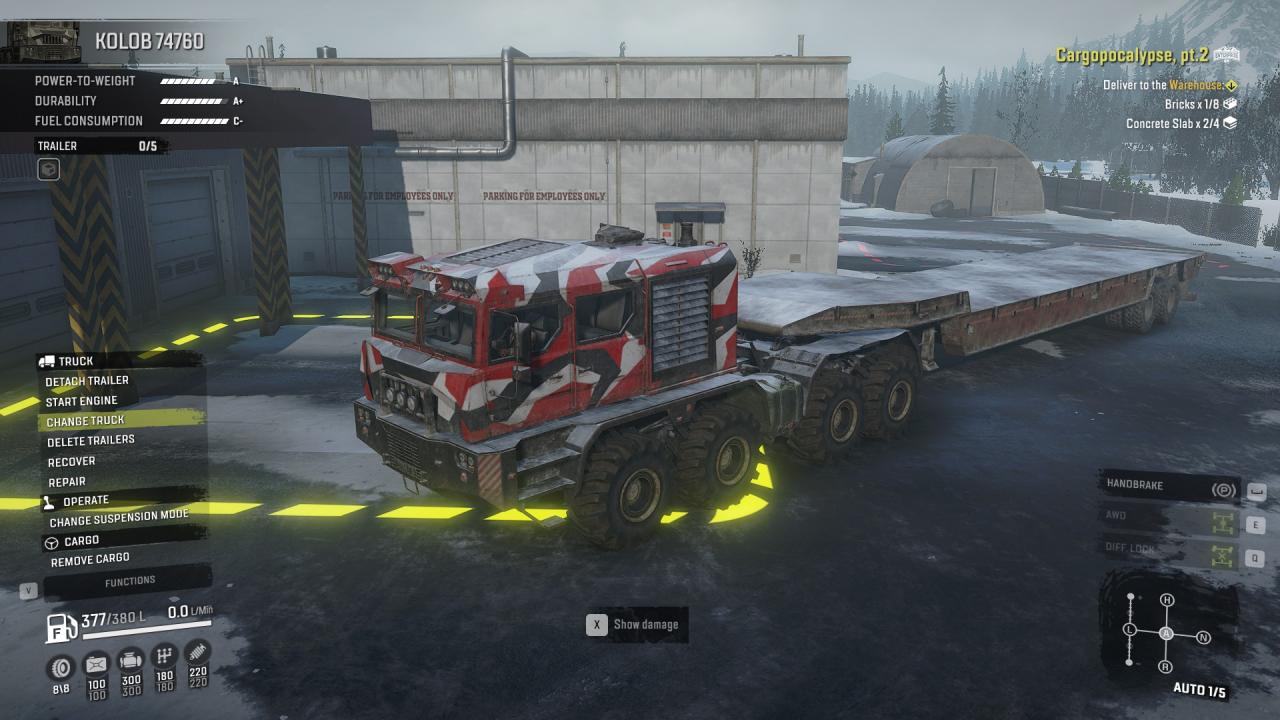
Task: Select the engine damage status icon
Action: click(130, 661)
